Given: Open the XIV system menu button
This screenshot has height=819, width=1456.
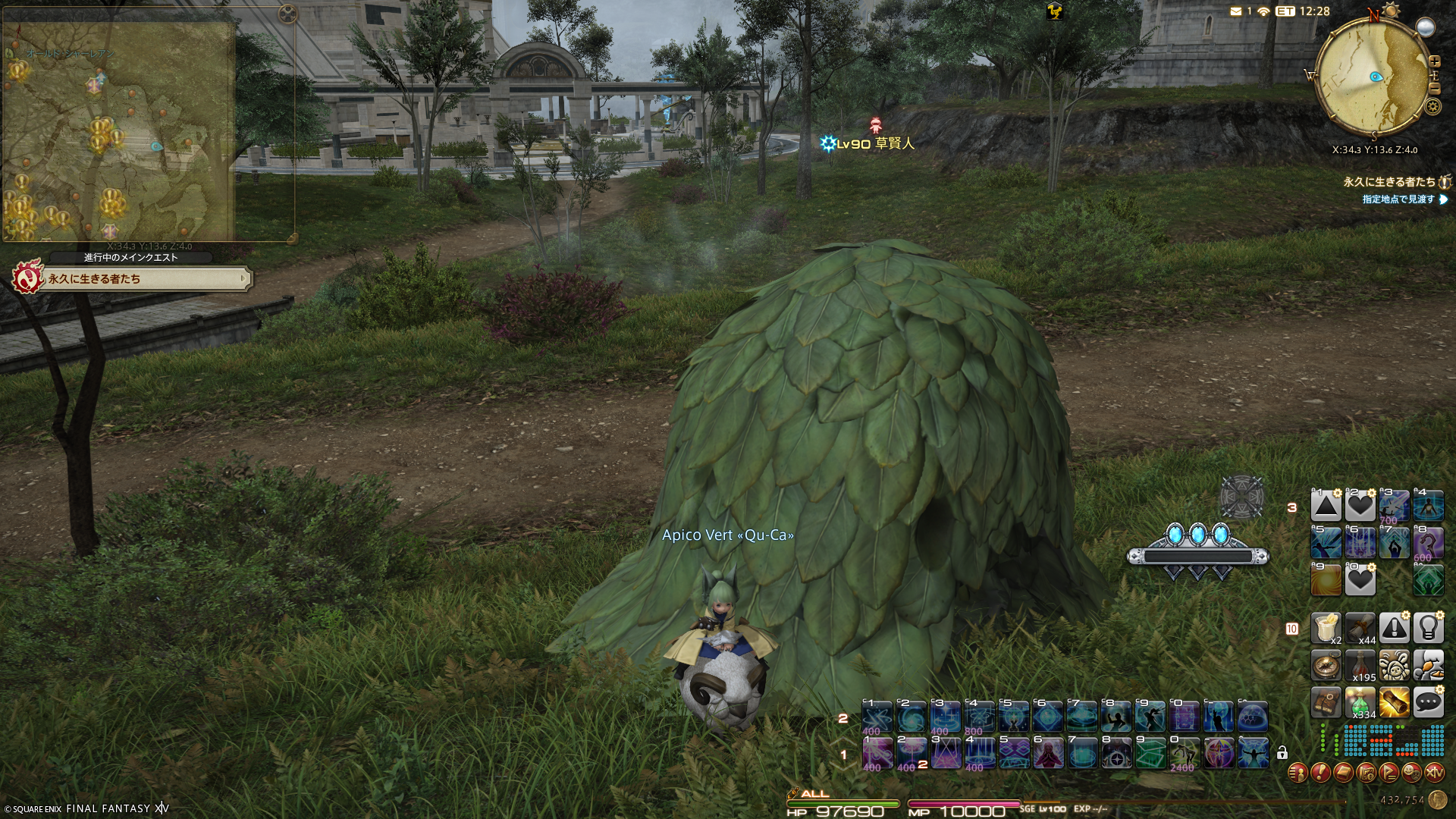Looking at the screenshot, I should [x=1434, y=773].
